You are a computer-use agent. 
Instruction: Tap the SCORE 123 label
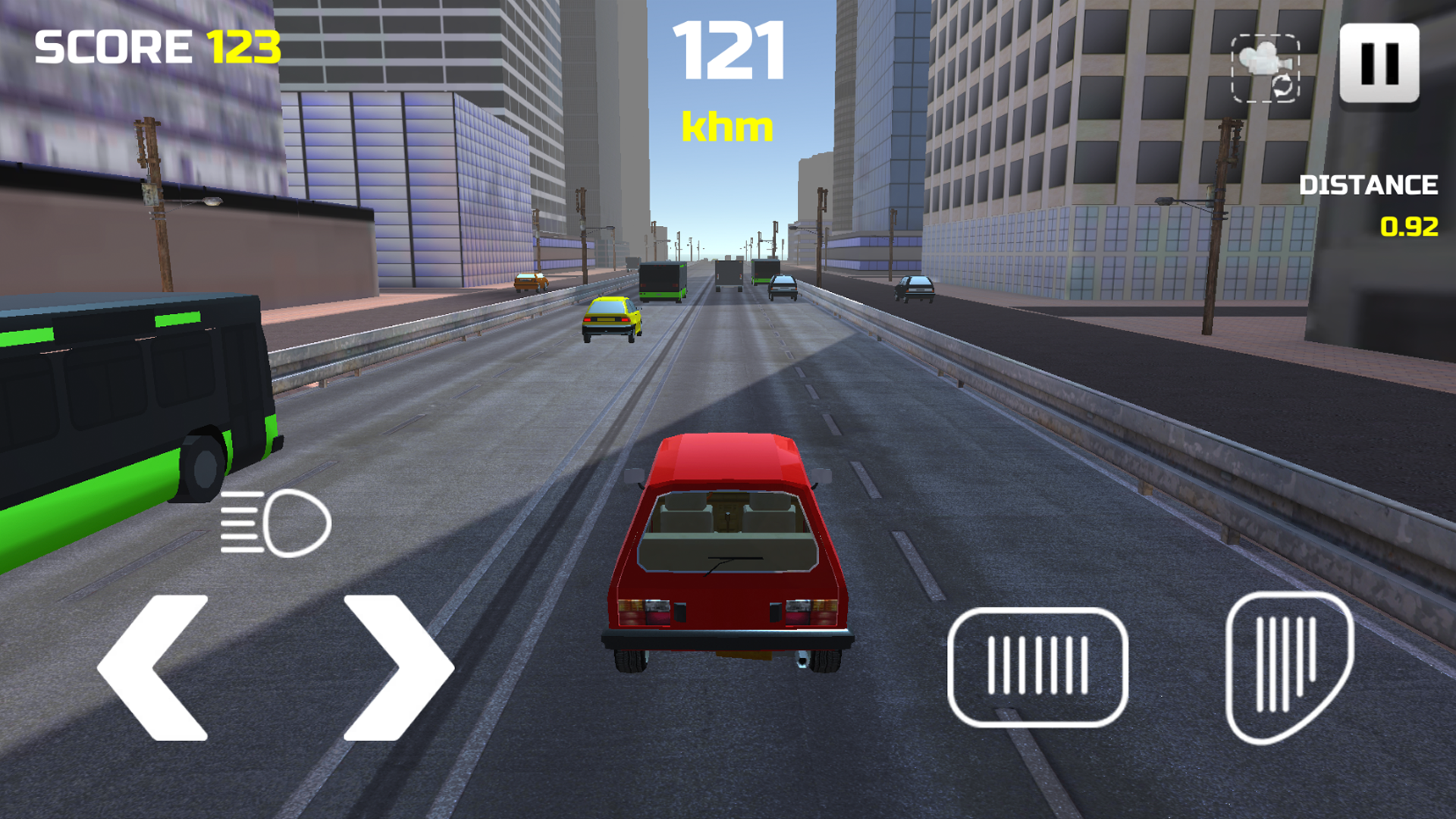[155, 47]
